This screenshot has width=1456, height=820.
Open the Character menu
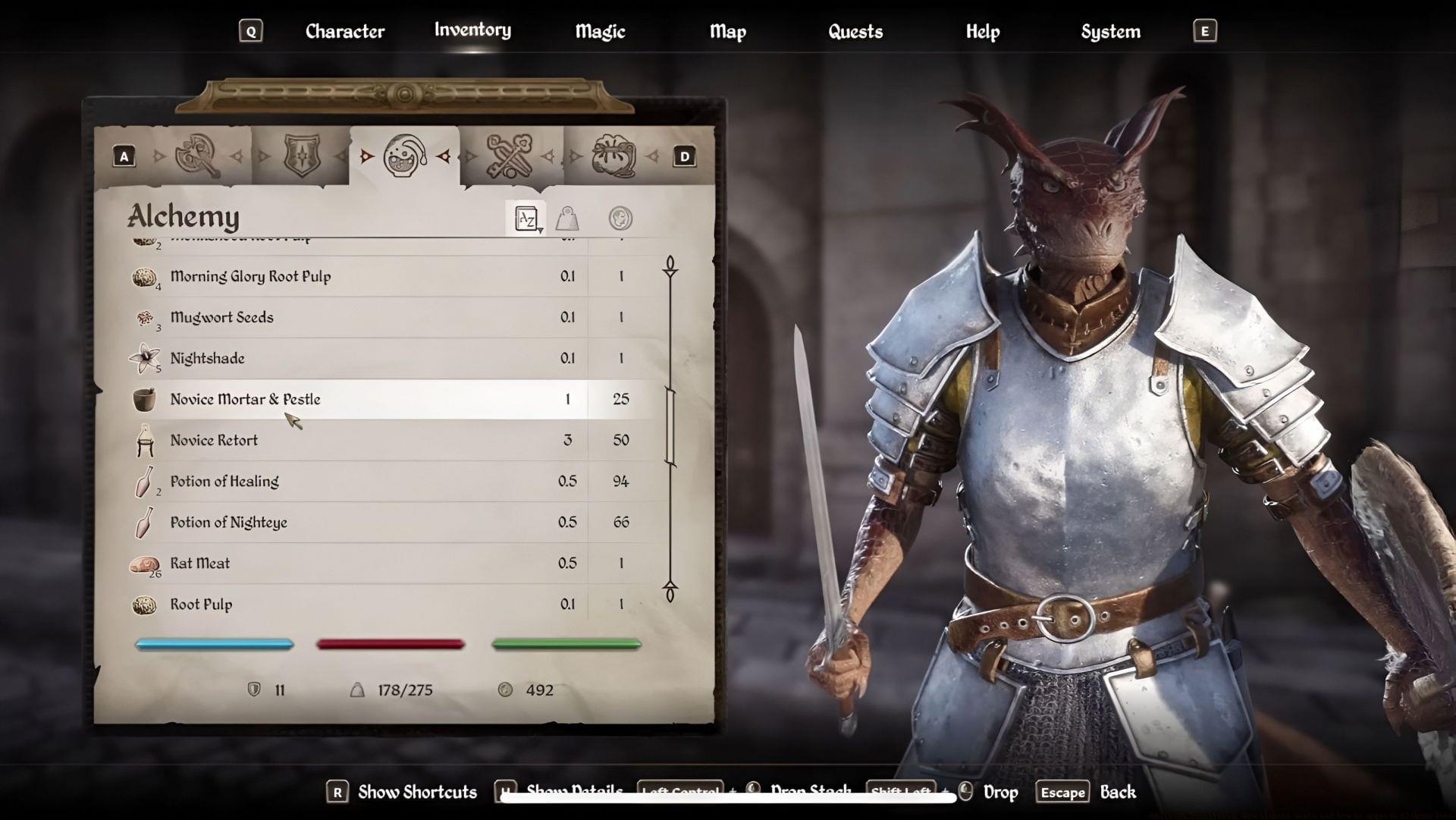click(x=344, y=31)
